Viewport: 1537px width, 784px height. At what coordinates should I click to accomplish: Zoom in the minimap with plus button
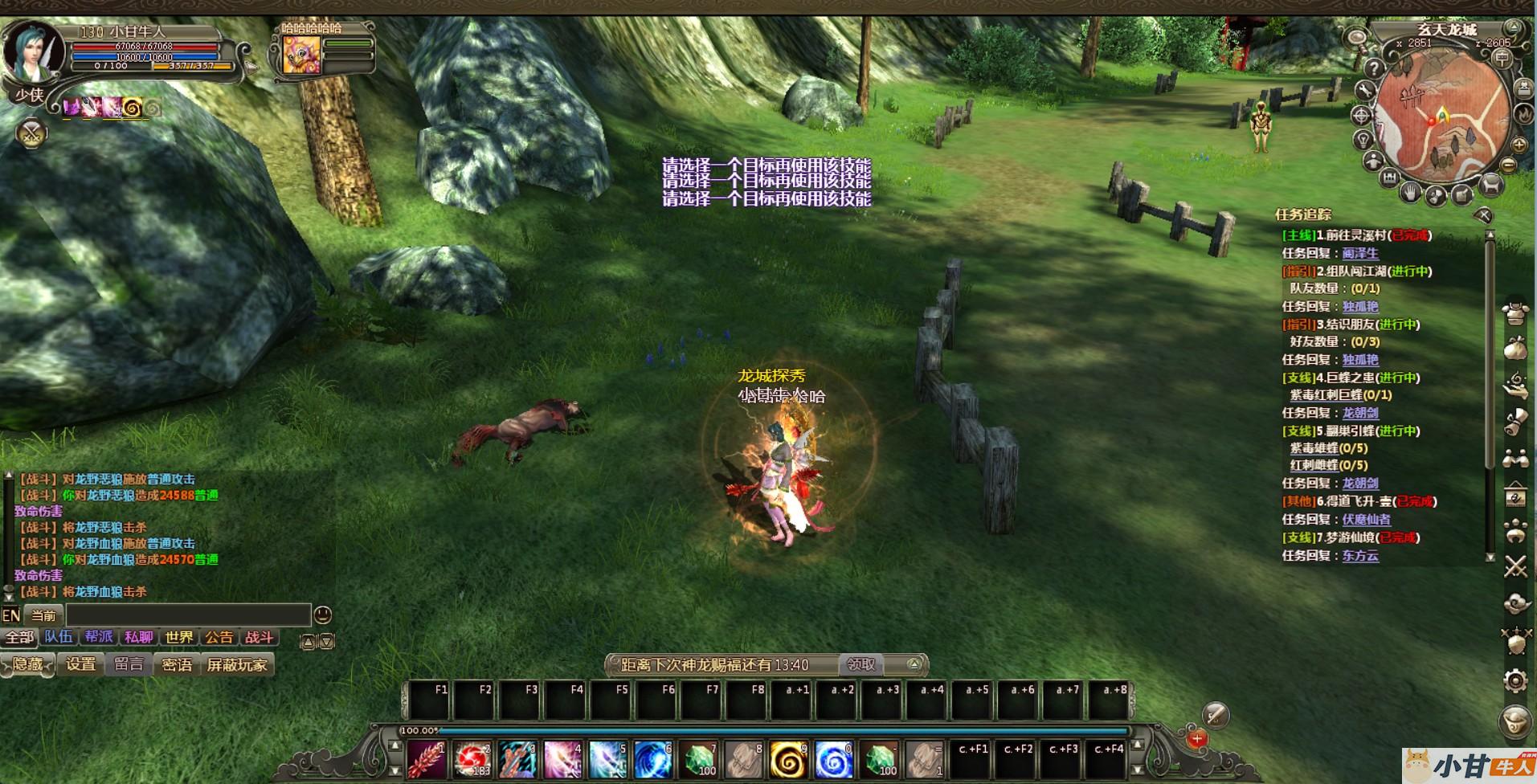click(x=1519, y=145)
